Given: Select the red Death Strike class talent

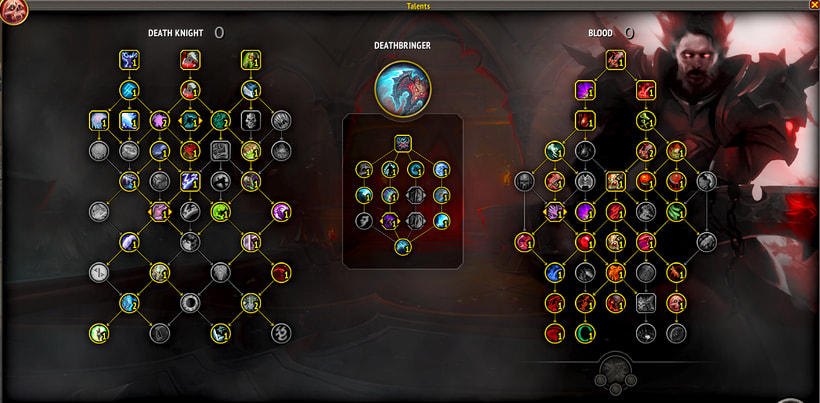Looking at the screenshot, I should [x=189, y=61].
